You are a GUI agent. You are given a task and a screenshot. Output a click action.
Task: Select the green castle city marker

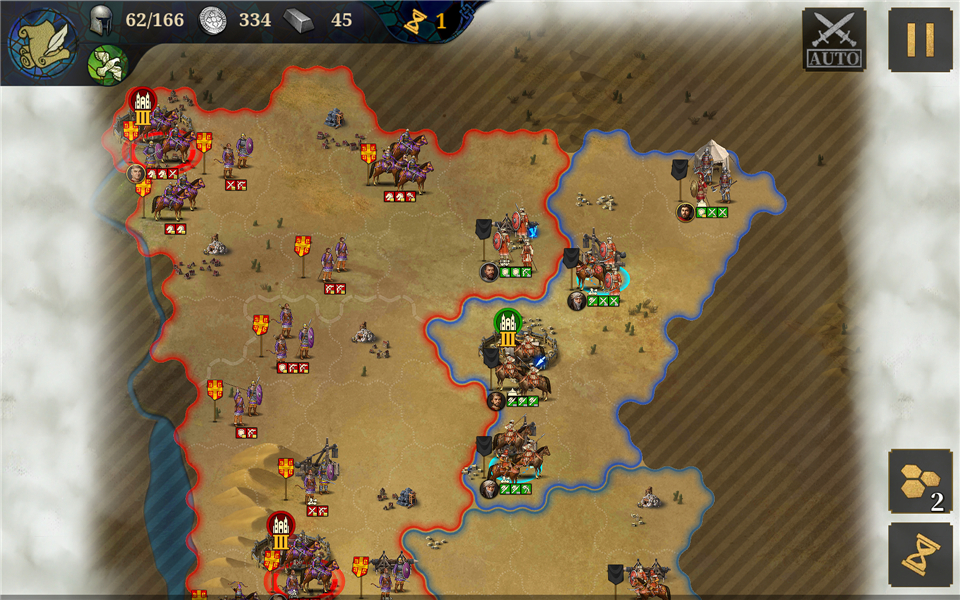[x=508, y=323]
